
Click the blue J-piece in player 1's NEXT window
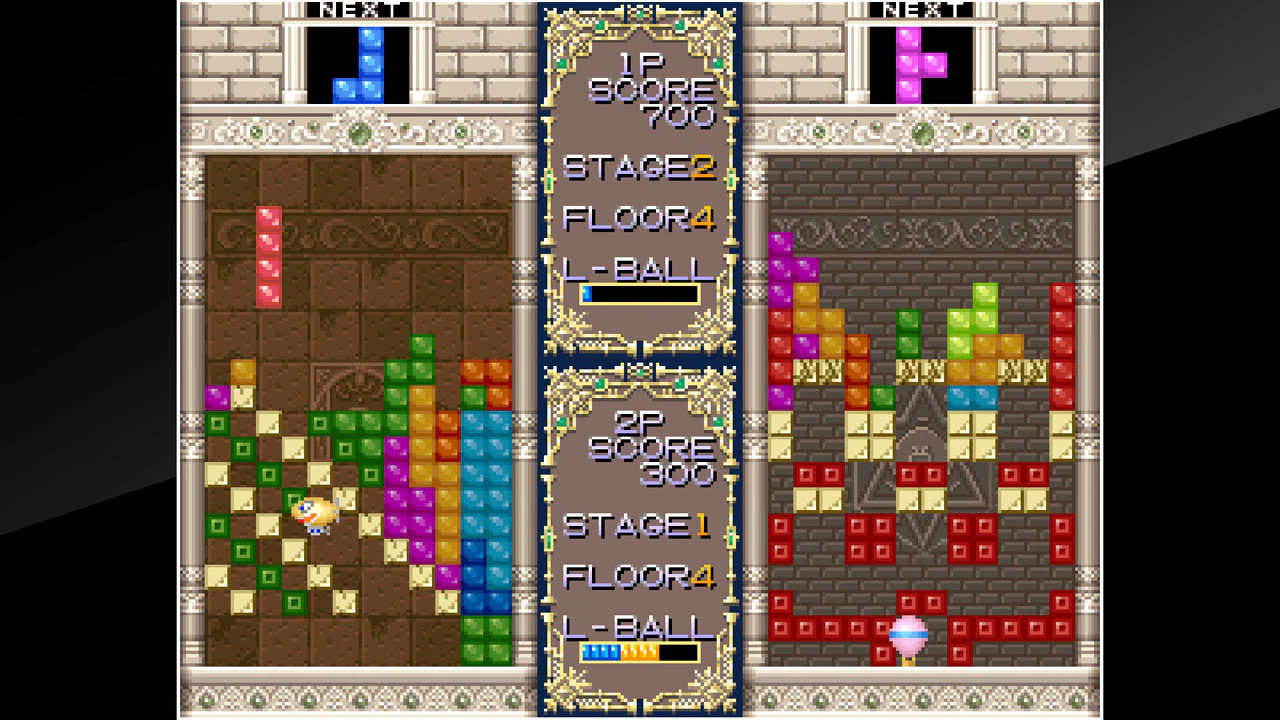coord(362,65)
